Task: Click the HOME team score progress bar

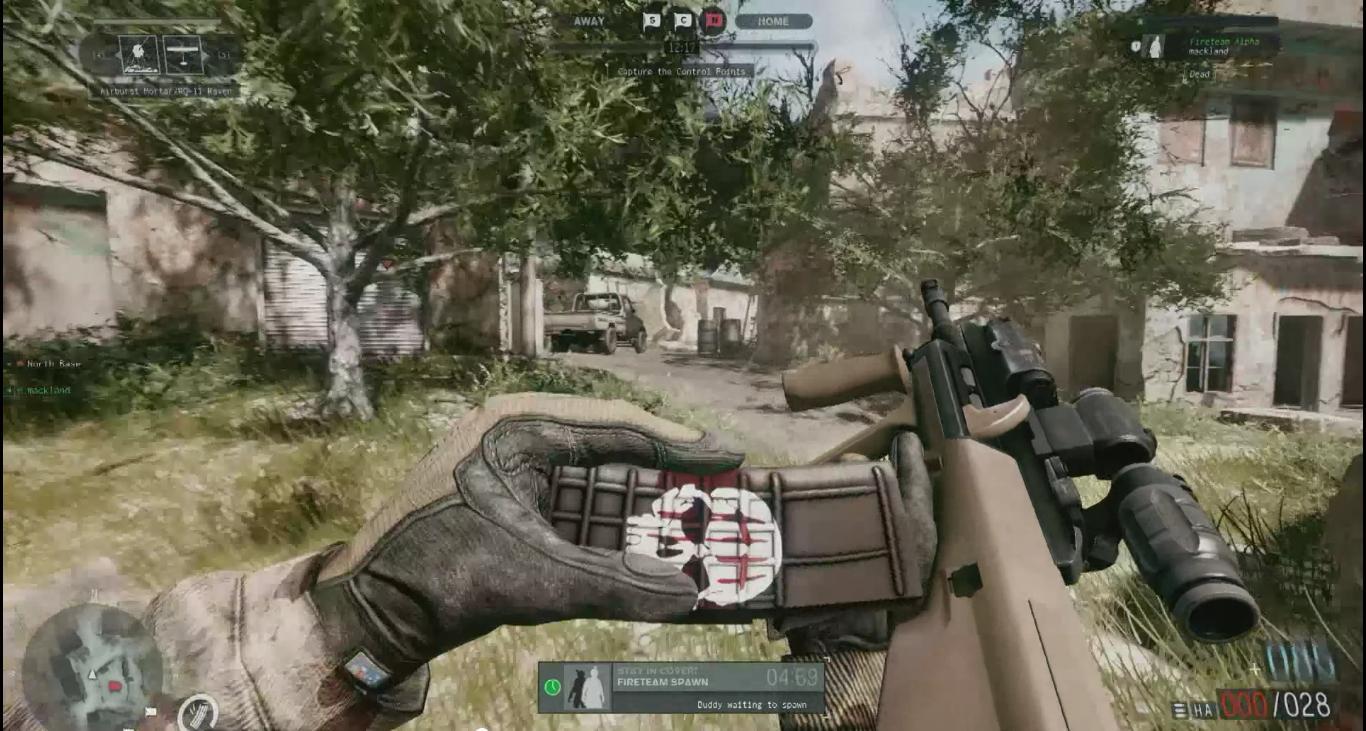Action: pyautogui.click(x=757, y=46)
